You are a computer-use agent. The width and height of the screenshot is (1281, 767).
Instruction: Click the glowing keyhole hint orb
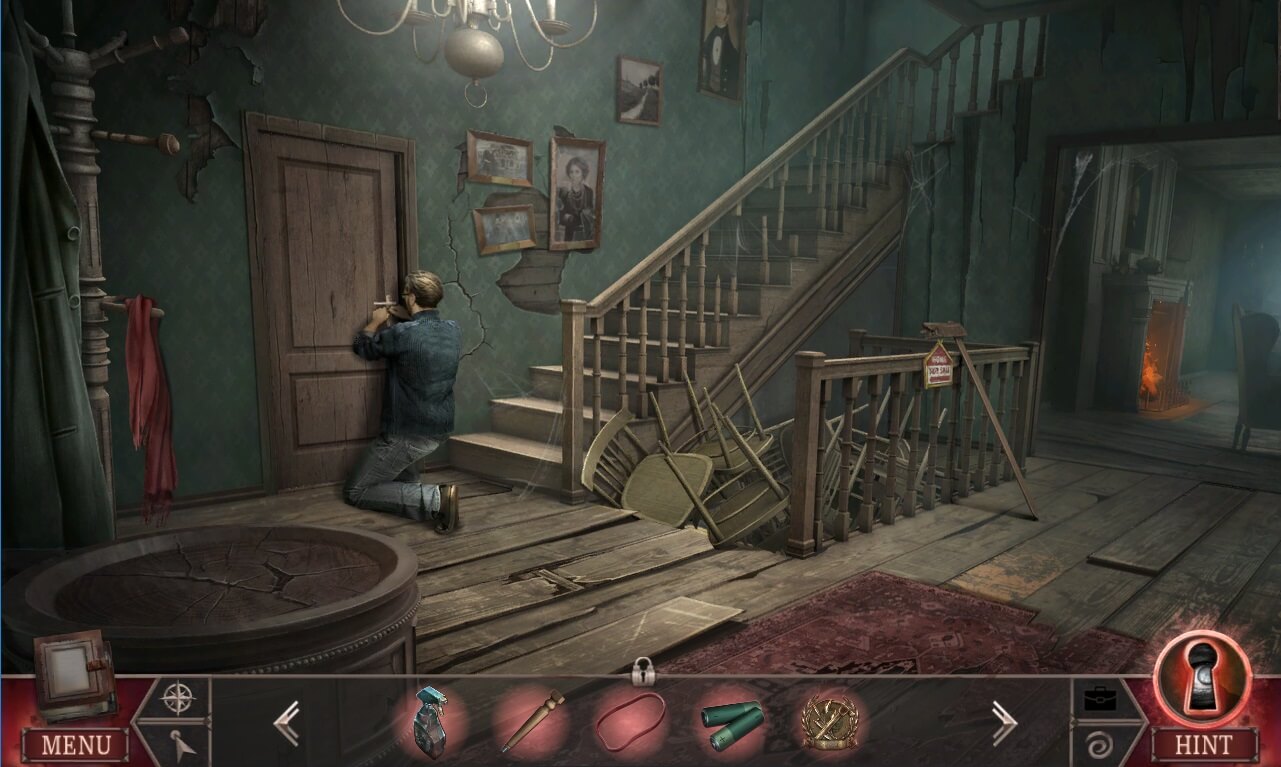(1202, 677)
